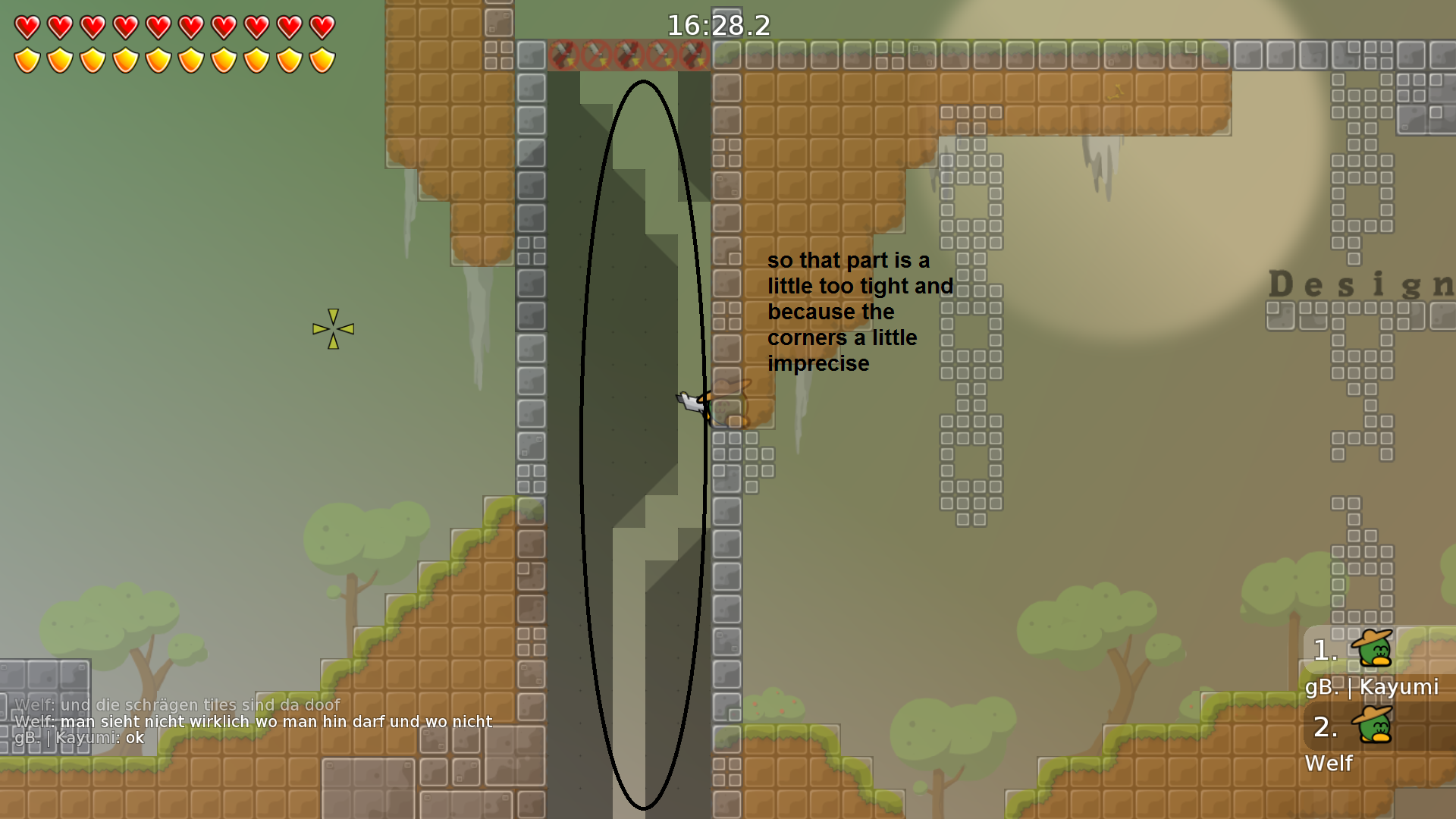Click the text noting corners a little imprecise
1456x819 pixels.
[x=861, y=312]
